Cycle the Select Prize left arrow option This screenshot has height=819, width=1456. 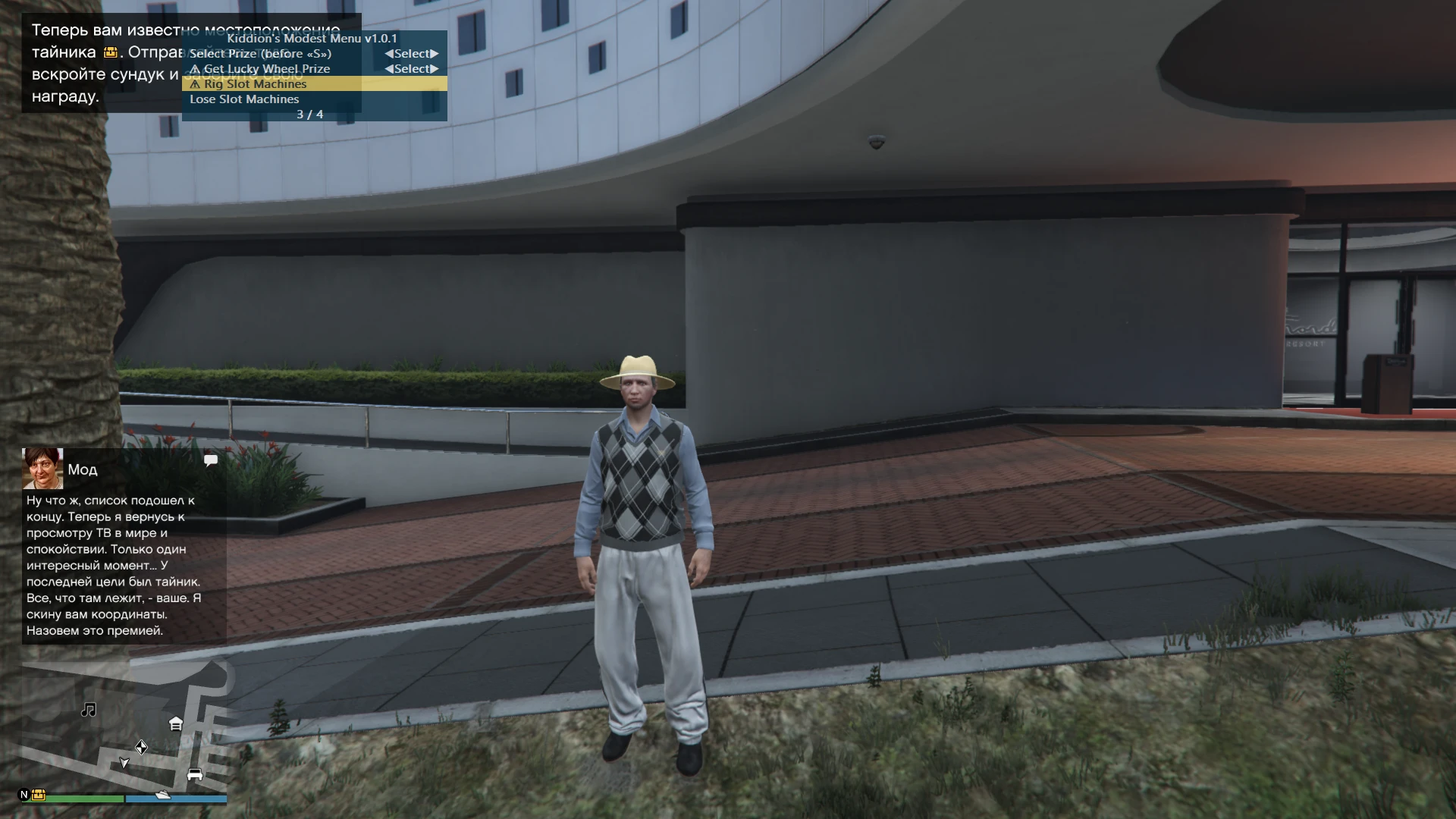point(389,53)
